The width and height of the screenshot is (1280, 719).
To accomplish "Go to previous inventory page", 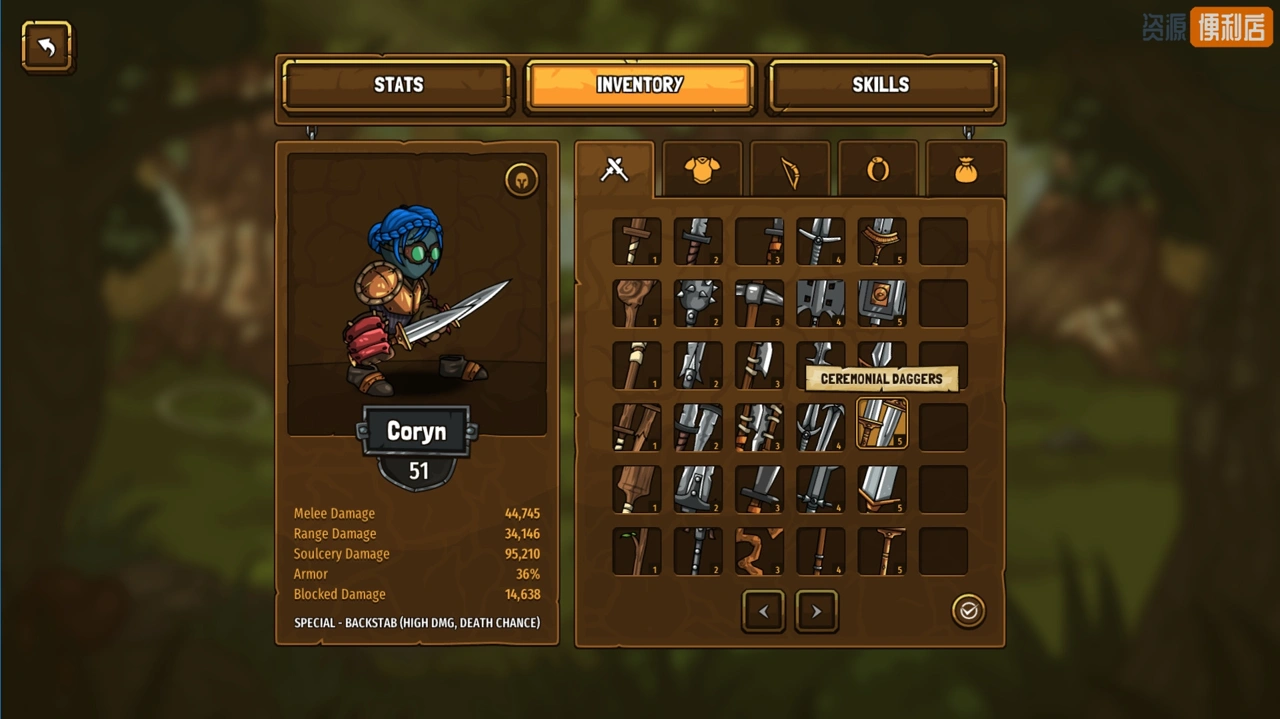I will click(x=763, y=611).
